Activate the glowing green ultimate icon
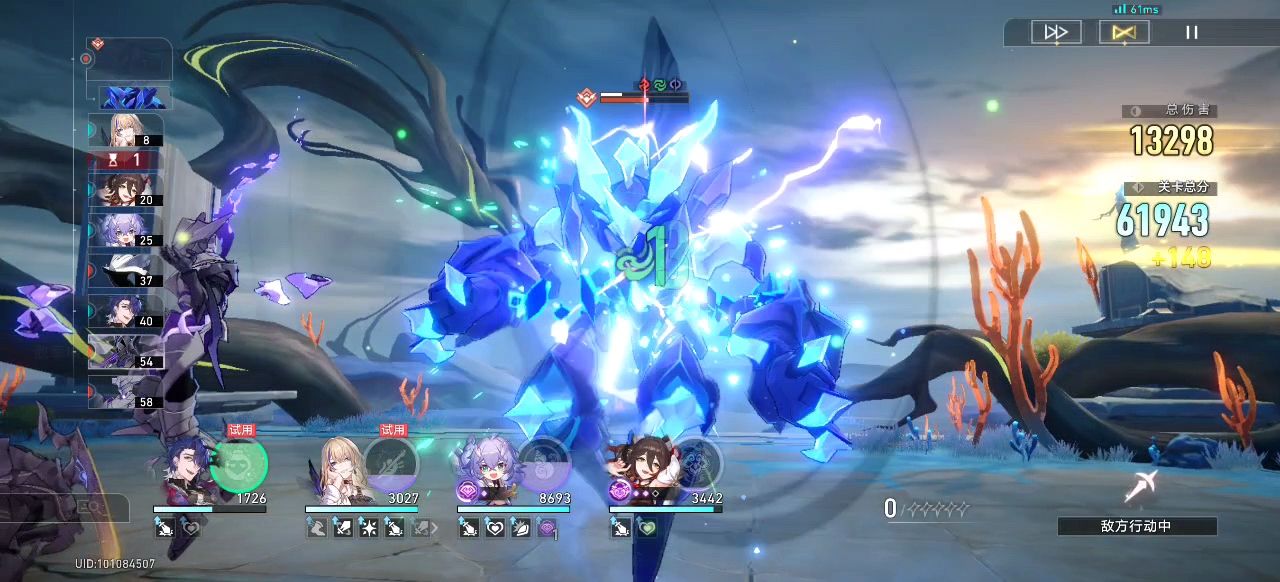Screen dimensions: 1280x582 tap(240, 465)
